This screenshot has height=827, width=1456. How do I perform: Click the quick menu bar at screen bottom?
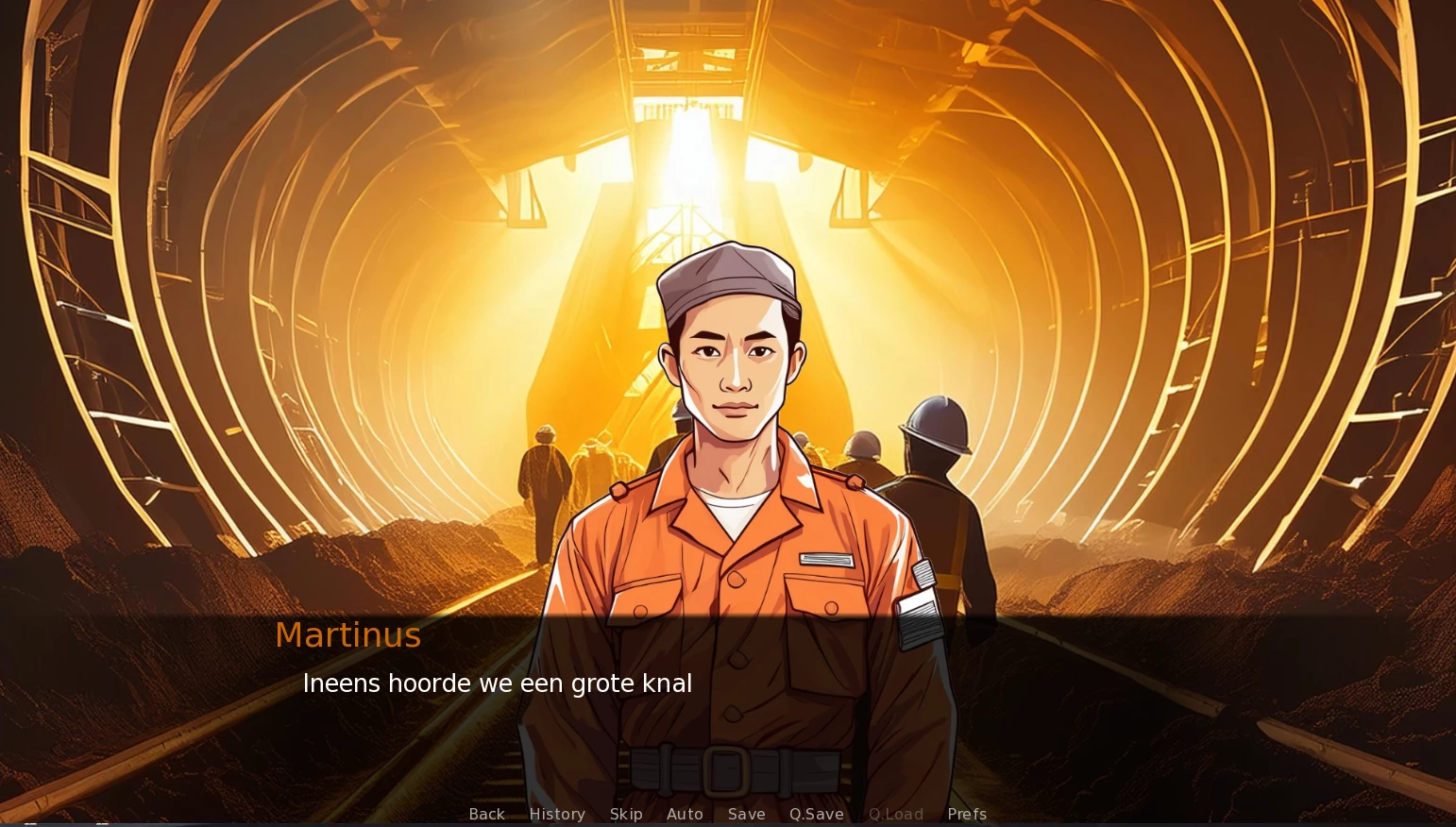click(727, 814)
